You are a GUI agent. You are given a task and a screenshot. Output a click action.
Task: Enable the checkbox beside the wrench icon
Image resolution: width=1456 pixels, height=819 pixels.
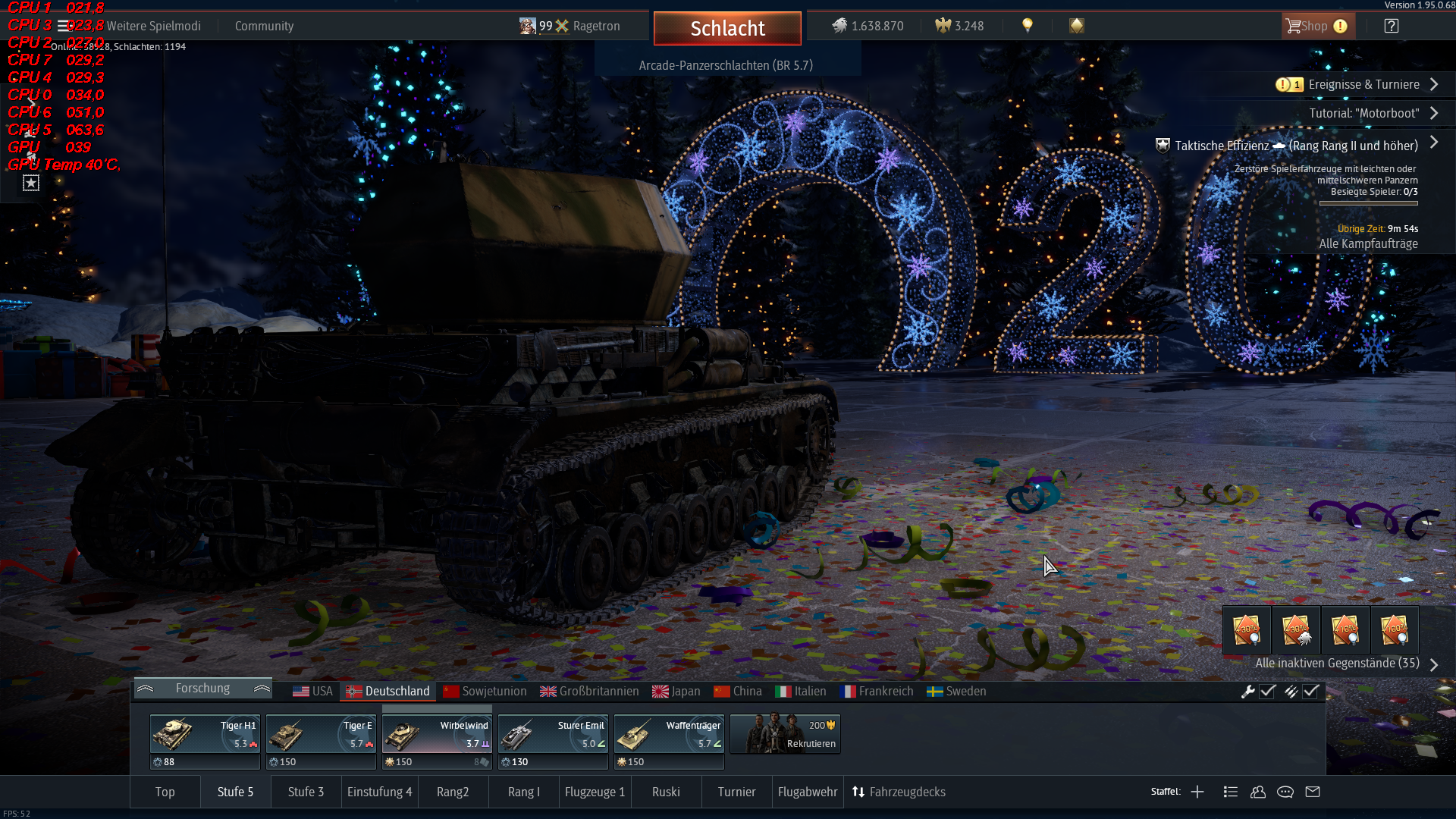coord(1267,691)
